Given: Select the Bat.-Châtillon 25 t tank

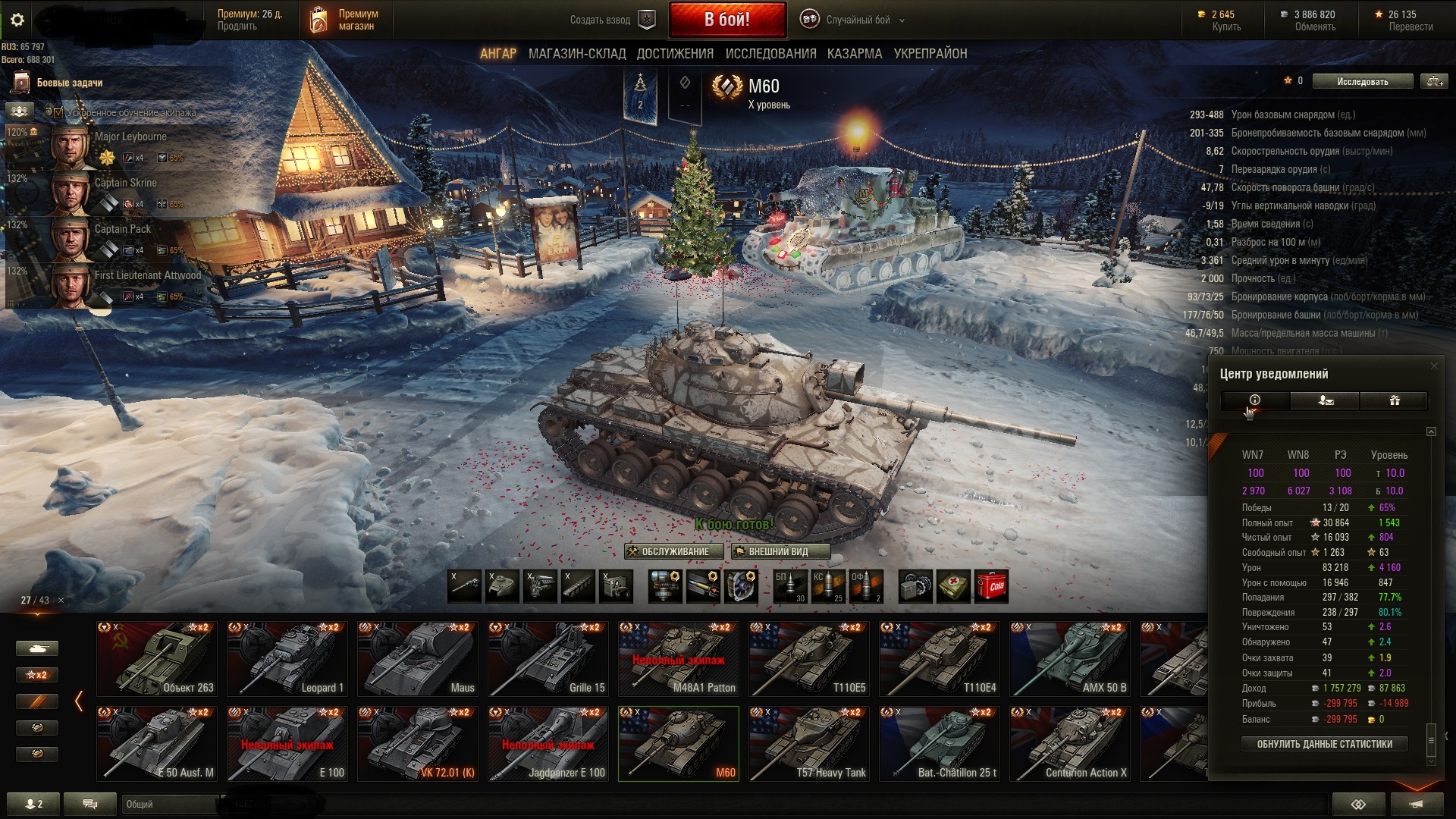Looking at the screenshot, I should click(940, 743).
